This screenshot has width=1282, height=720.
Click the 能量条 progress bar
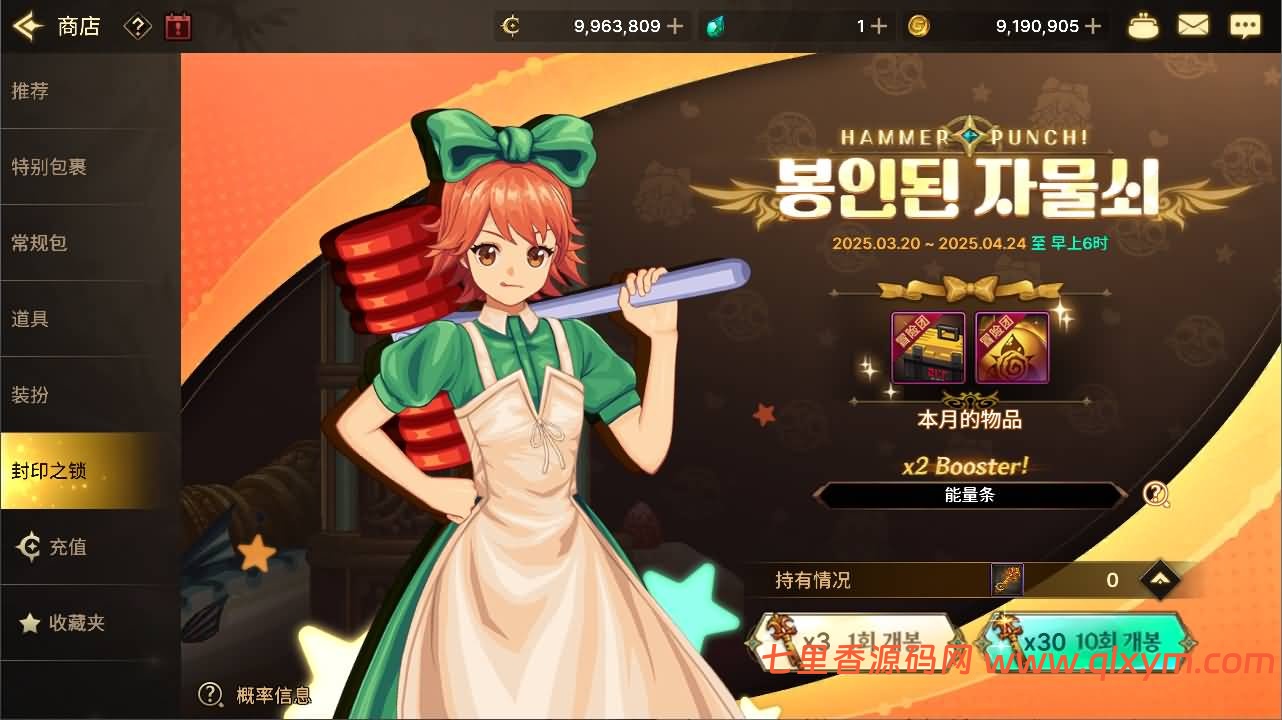click(x=970, y=494)
